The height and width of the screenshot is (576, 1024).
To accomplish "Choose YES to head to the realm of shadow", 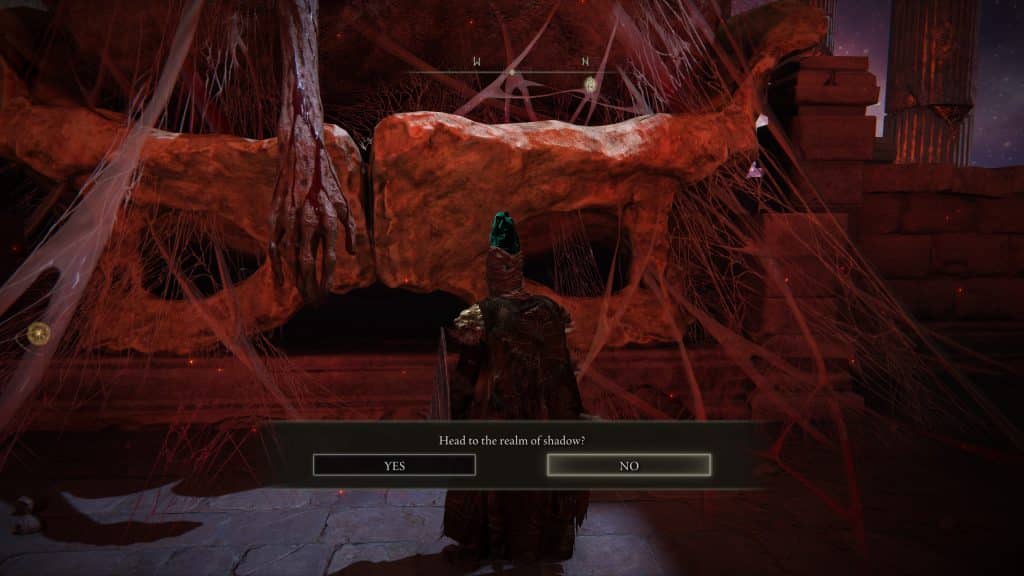I will coord(394,465).
